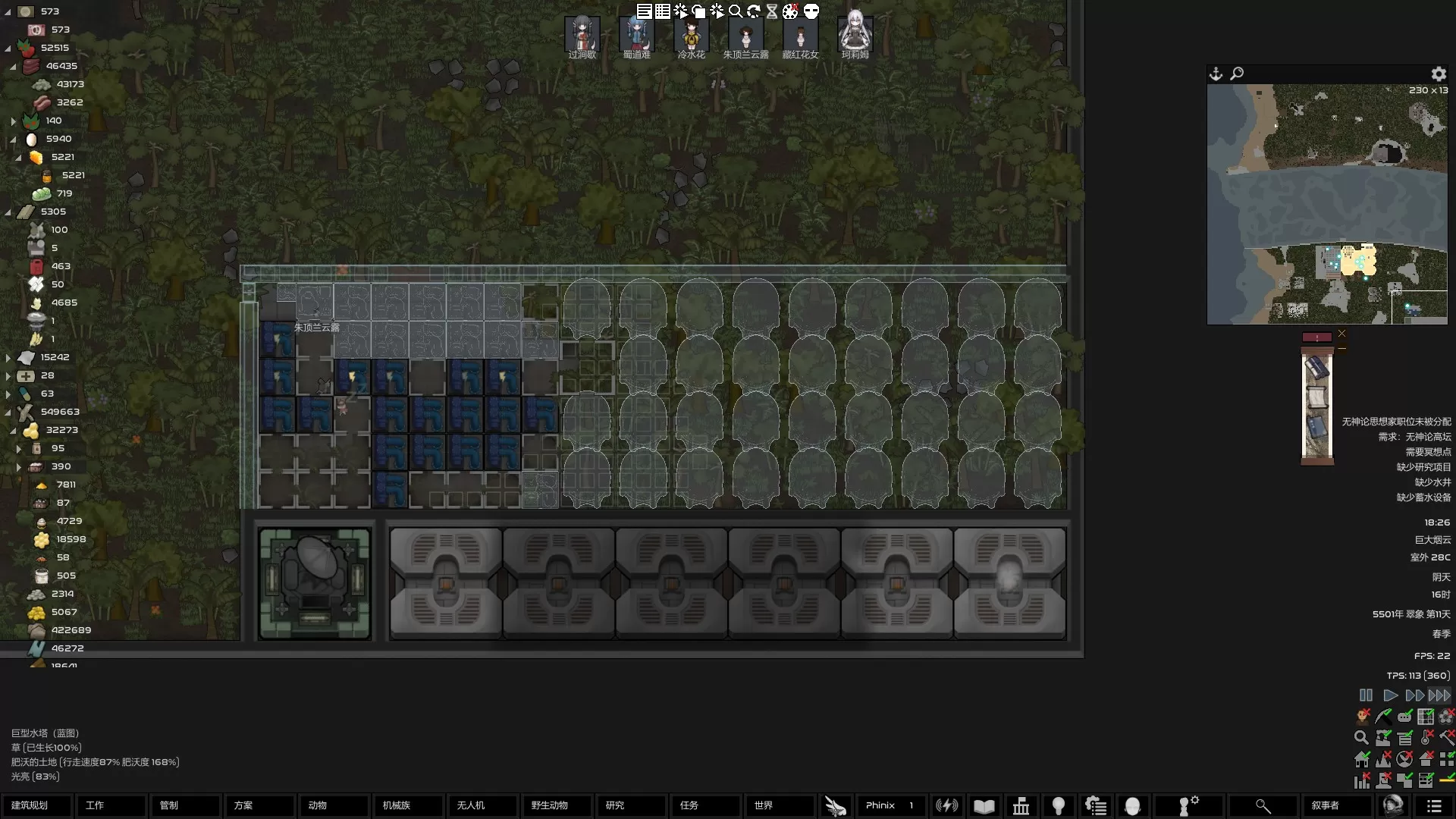Open the main menu list icon

(1433, 806)
